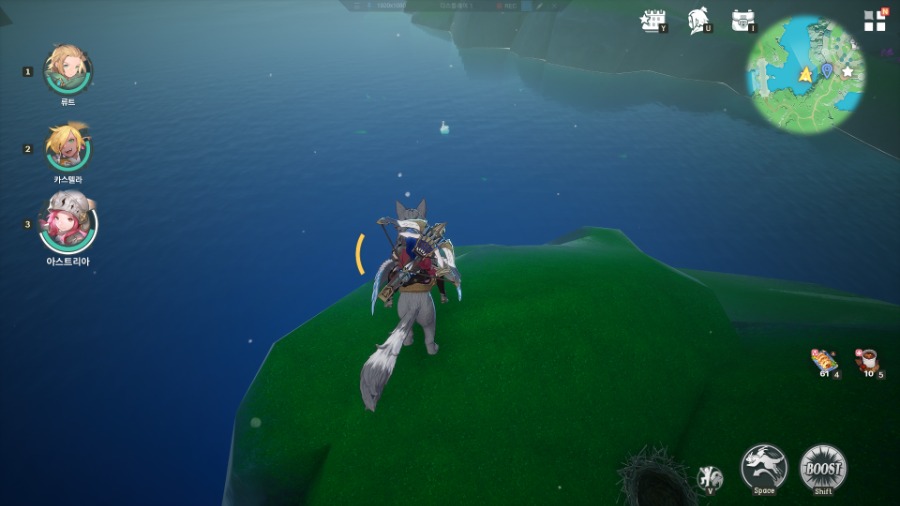Image resolution: width=900 pixels, height=506 pixels.
Task: Use the pastry food item slot
Action: click(823, 360)
